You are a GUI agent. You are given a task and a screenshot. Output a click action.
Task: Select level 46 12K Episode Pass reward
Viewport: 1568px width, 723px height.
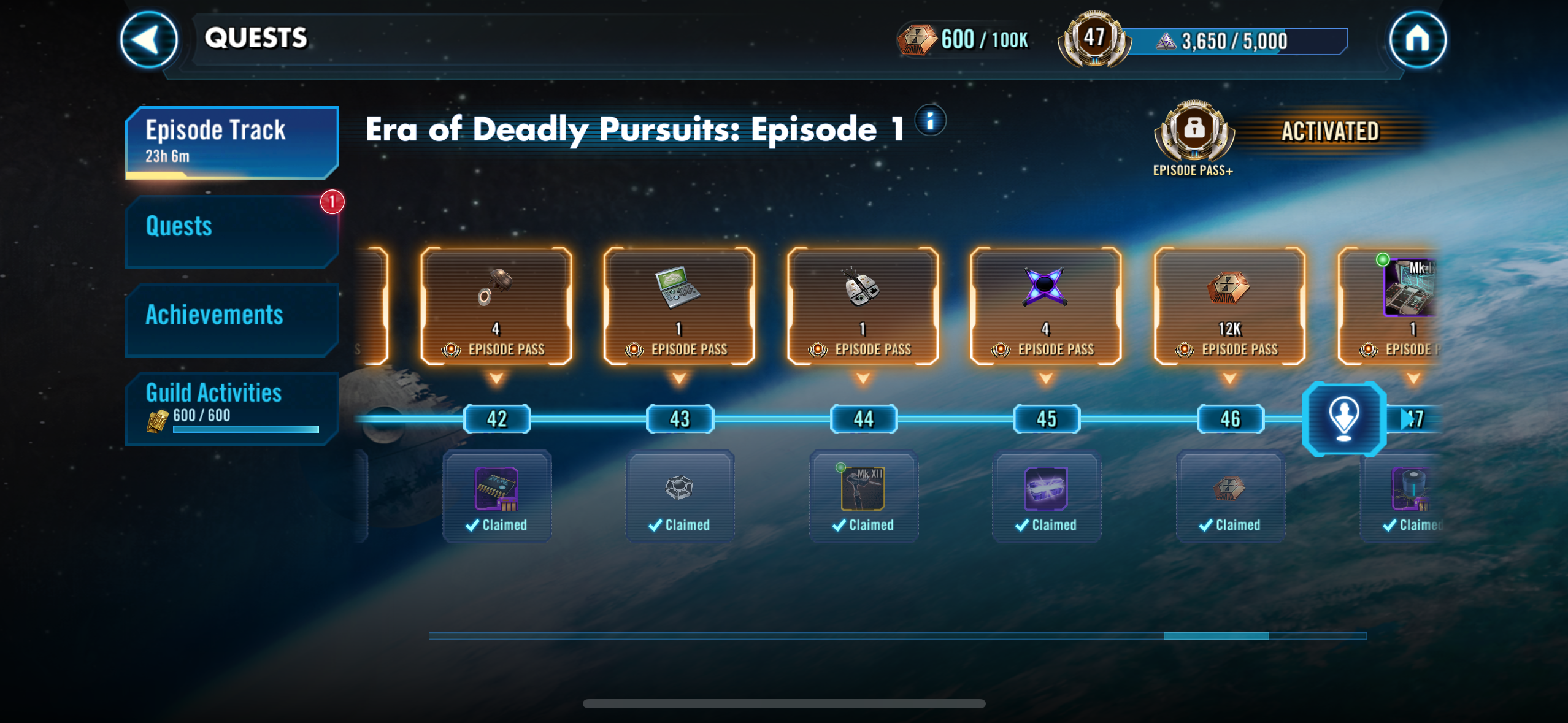pyautogui.click(x=1229, y=305)
